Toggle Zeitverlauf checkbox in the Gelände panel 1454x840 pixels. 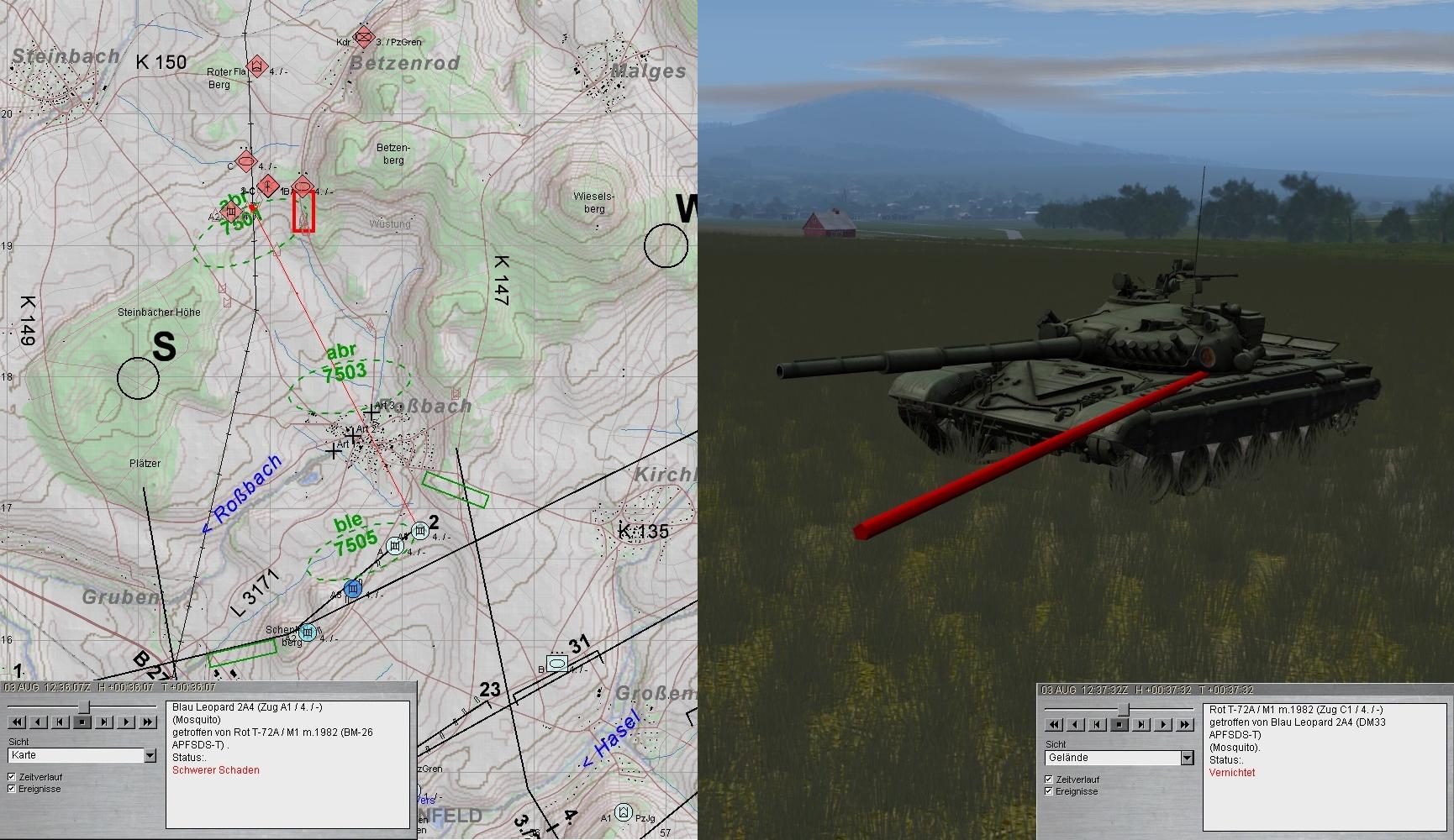click(x=1049, y=780)
